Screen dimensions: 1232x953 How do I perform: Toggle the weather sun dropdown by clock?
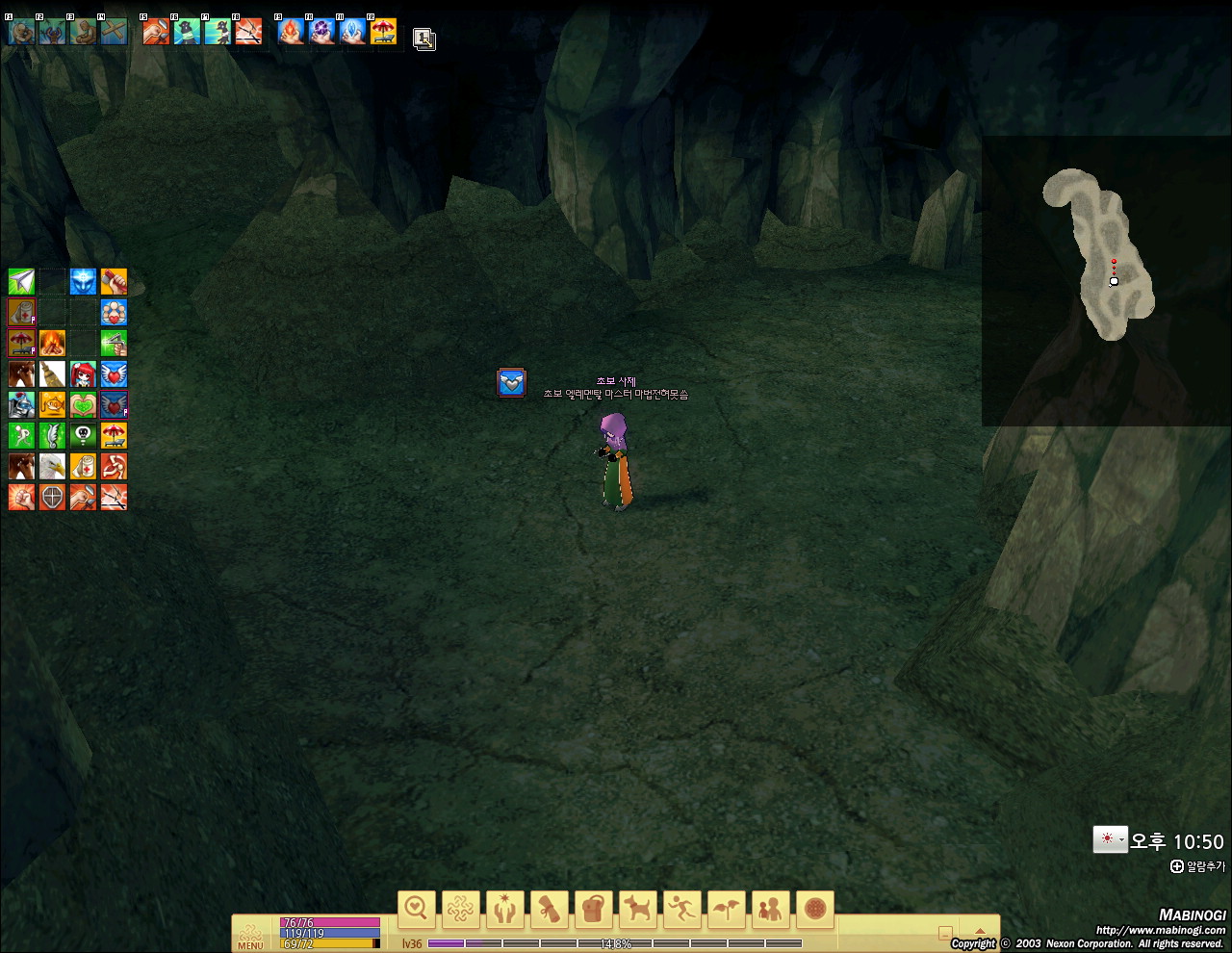click(x=1110, y=839)
